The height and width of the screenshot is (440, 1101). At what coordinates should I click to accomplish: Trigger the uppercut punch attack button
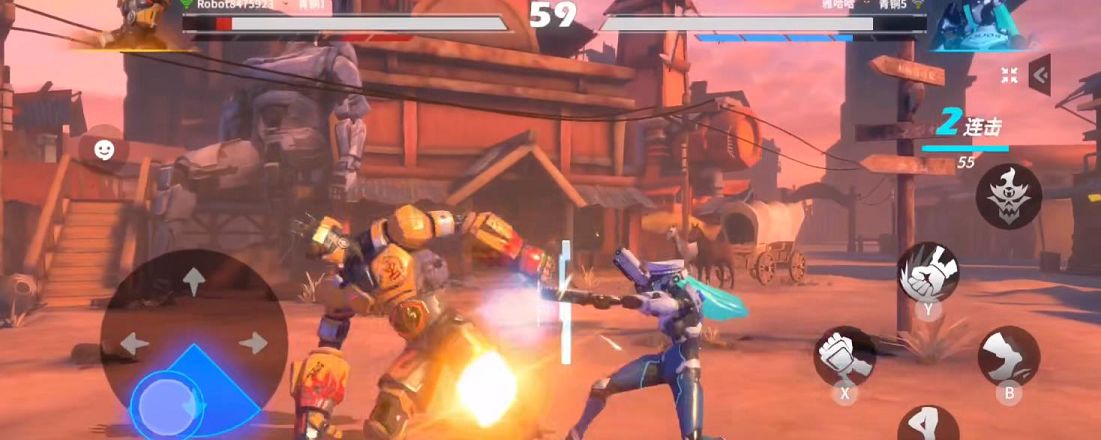pos(928,271)
